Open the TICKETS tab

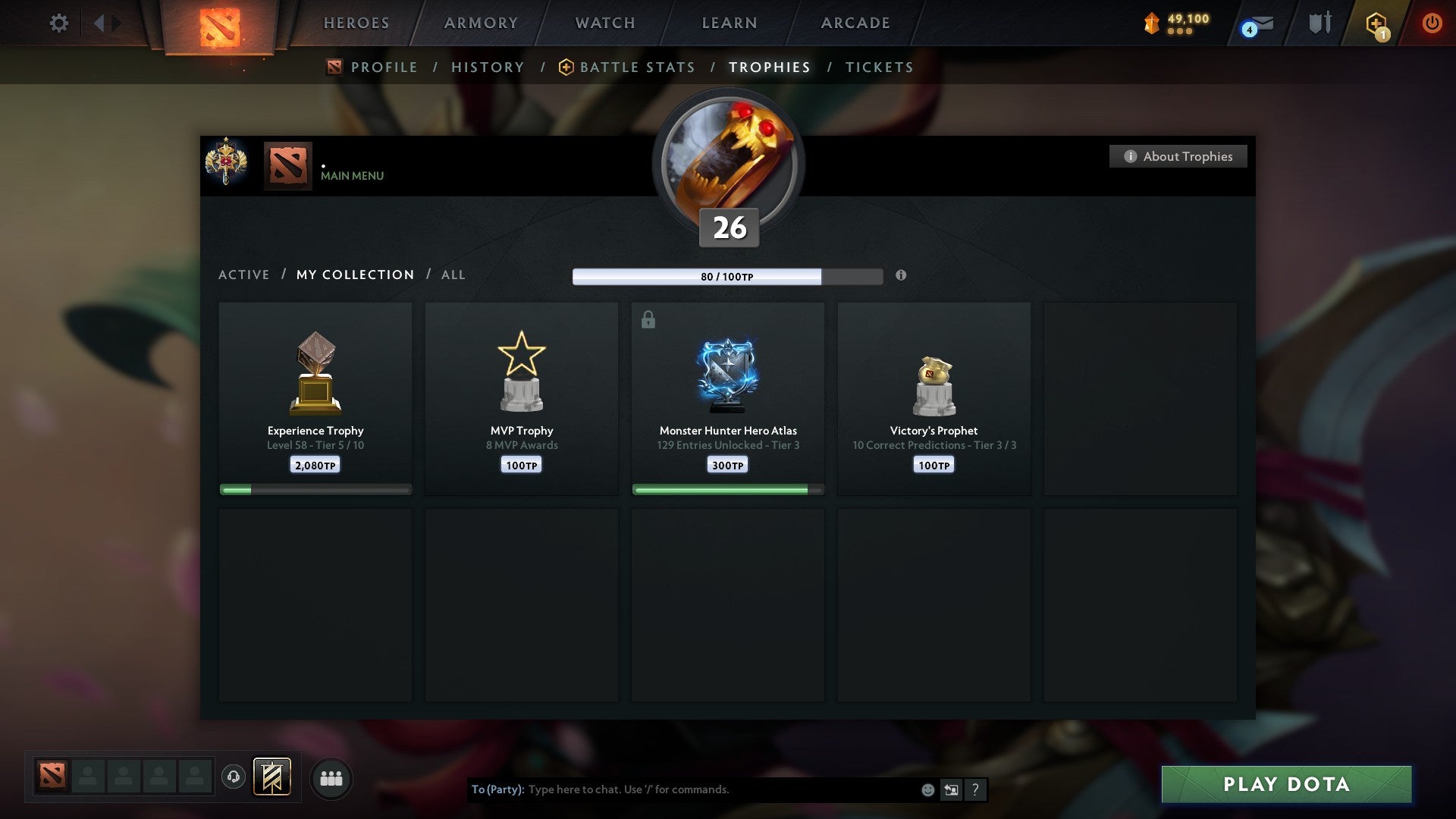pyautogui.click(x=878, y=67)
